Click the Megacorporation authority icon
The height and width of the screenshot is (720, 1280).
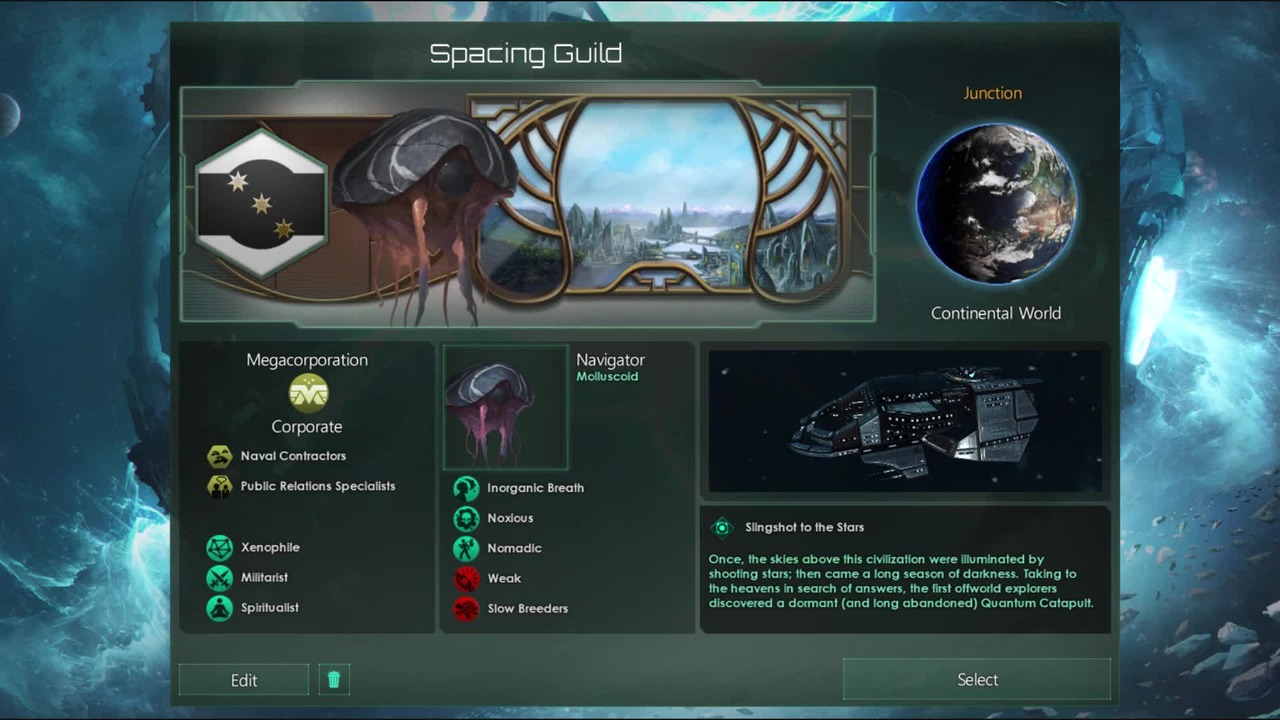pyautogui.click(x=308, y=393)
